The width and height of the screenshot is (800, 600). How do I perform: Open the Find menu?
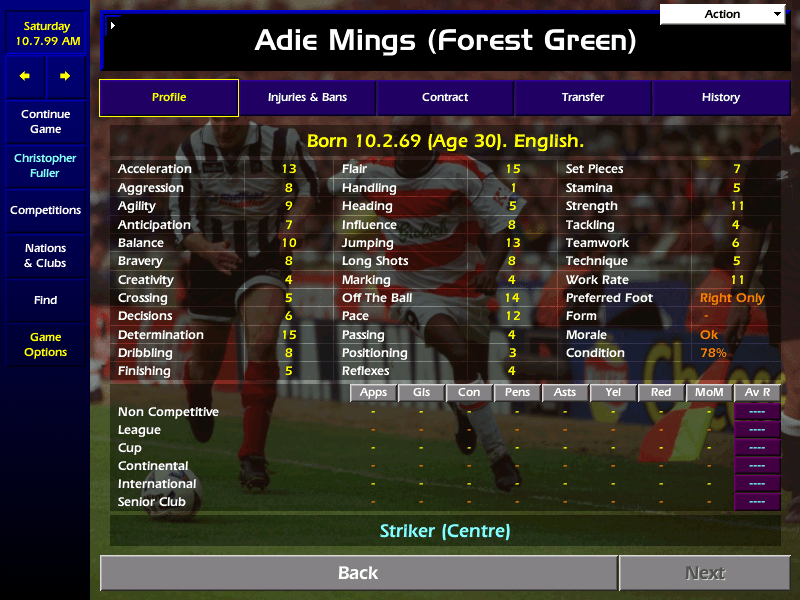click(x=45, y=300)
